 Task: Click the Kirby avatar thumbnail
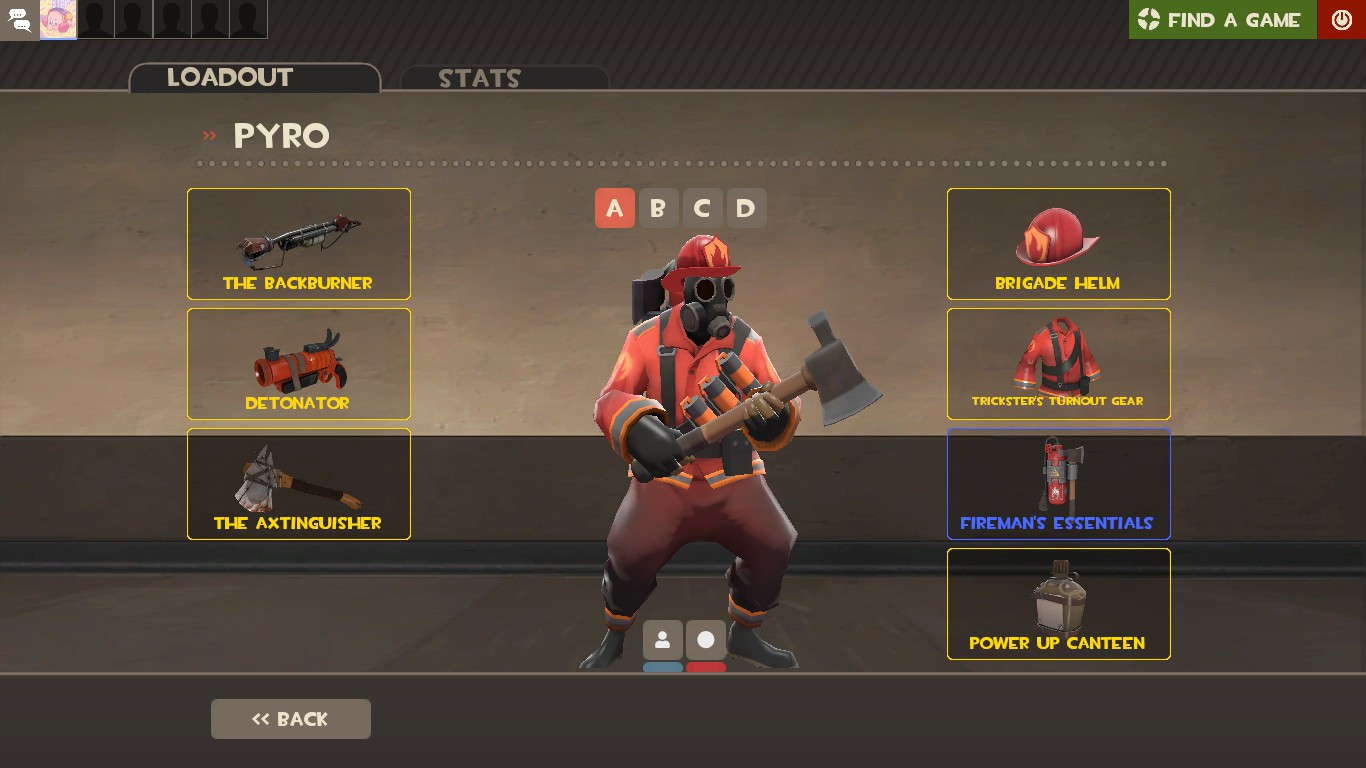(x=57, y=20)
